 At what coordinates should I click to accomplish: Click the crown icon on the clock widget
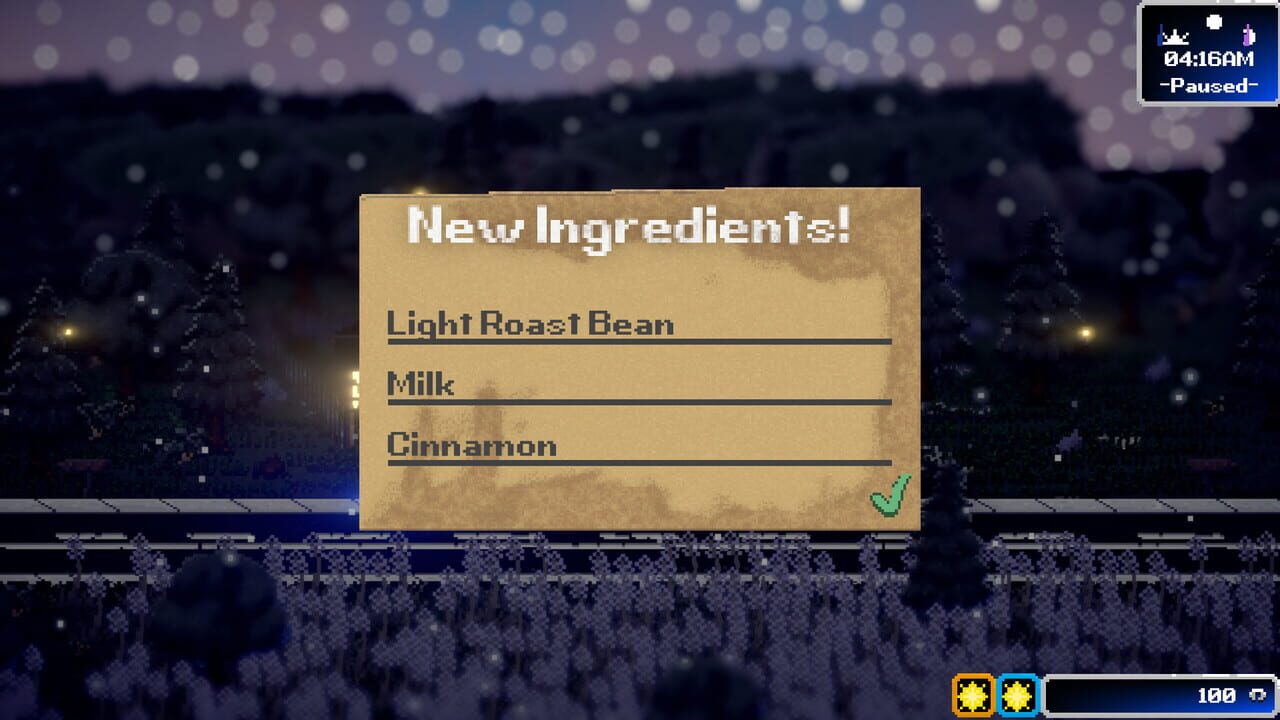click(x=1175, y=38)
